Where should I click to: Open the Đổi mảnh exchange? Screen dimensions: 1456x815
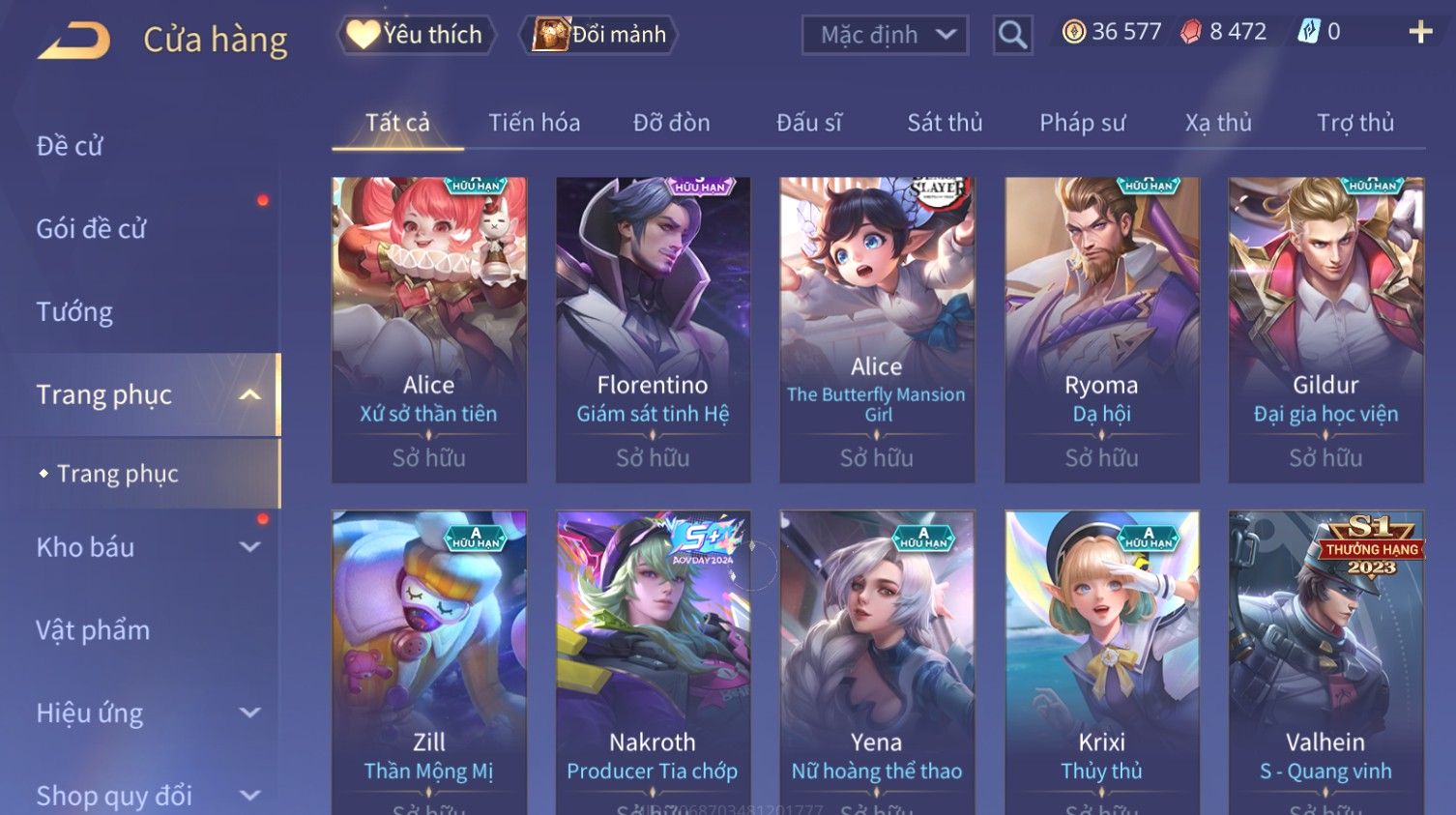(599, 35)
